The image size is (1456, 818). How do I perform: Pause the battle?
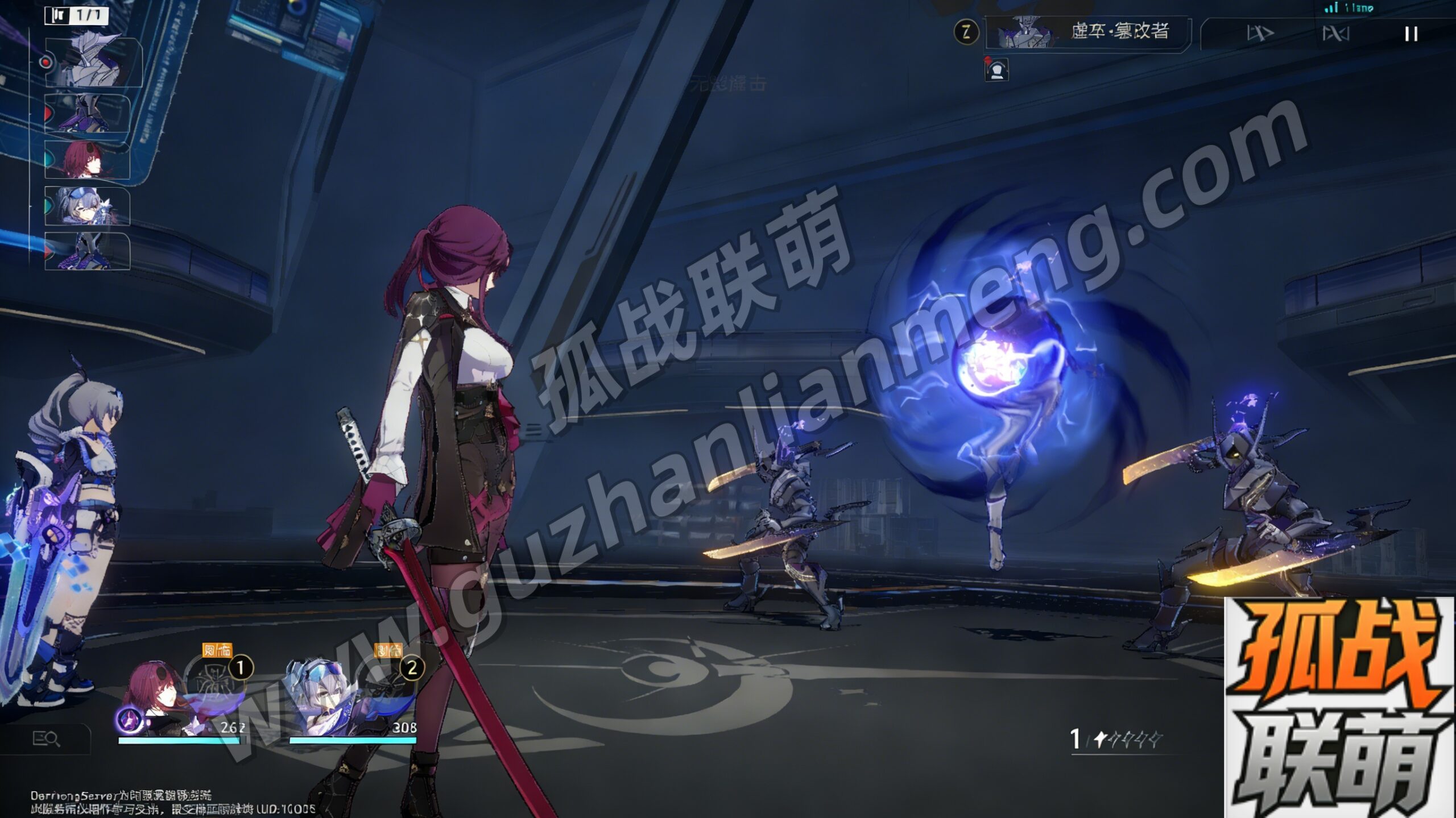[x=1410, y=34]
